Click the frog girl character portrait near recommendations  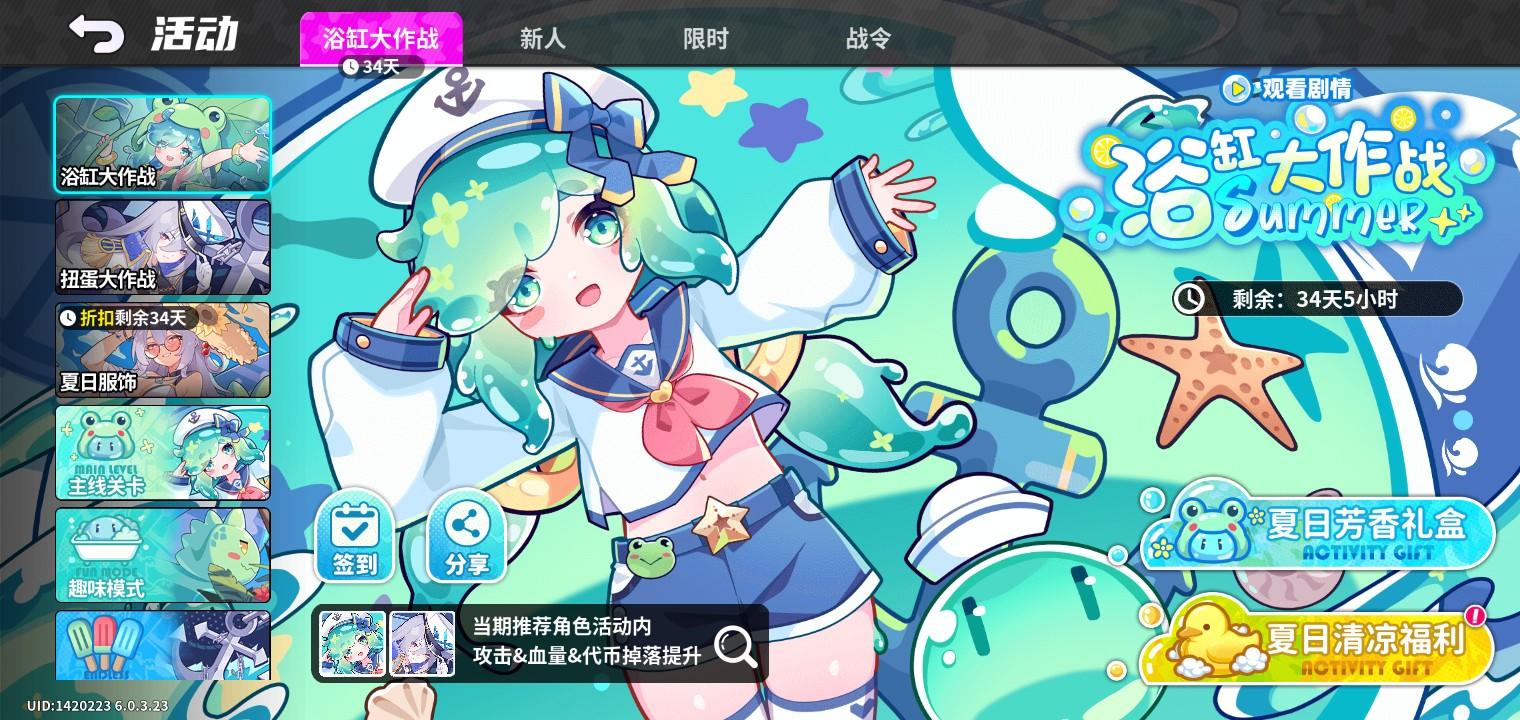click(351, 643)
